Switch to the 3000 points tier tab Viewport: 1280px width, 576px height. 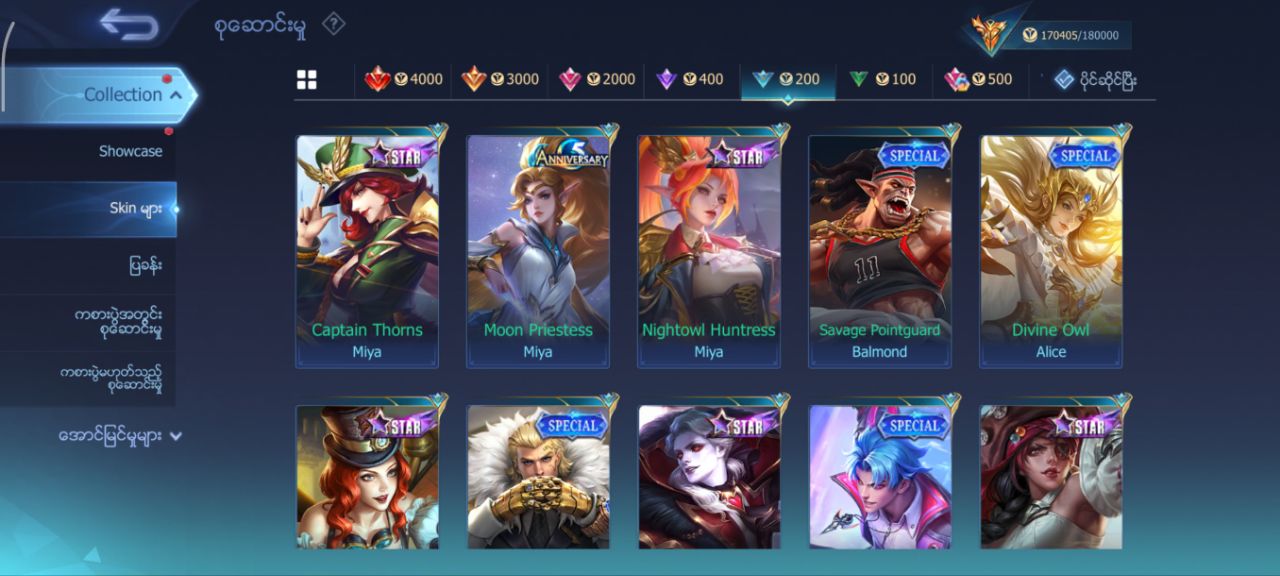[x=500, y=79]
